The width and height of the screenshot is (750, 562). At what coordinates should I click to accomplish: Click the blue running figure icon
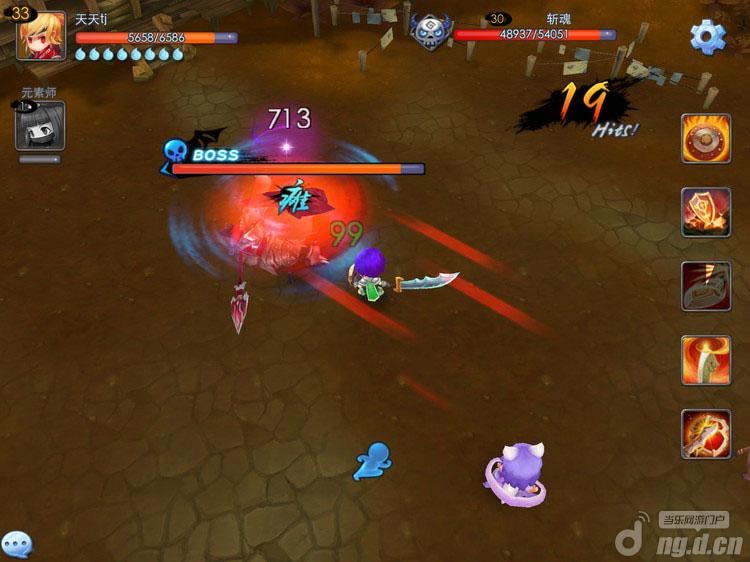(372, 461)
